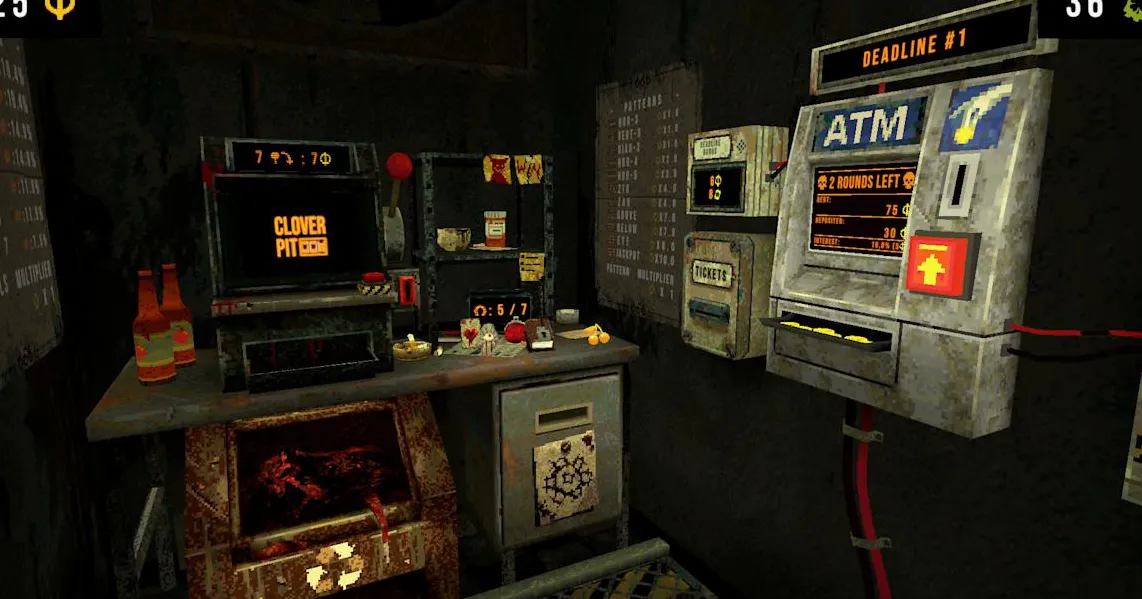The image size is (1142, 599).
Task: Pull the slot machine's red lever
Action: coord(398,166)
